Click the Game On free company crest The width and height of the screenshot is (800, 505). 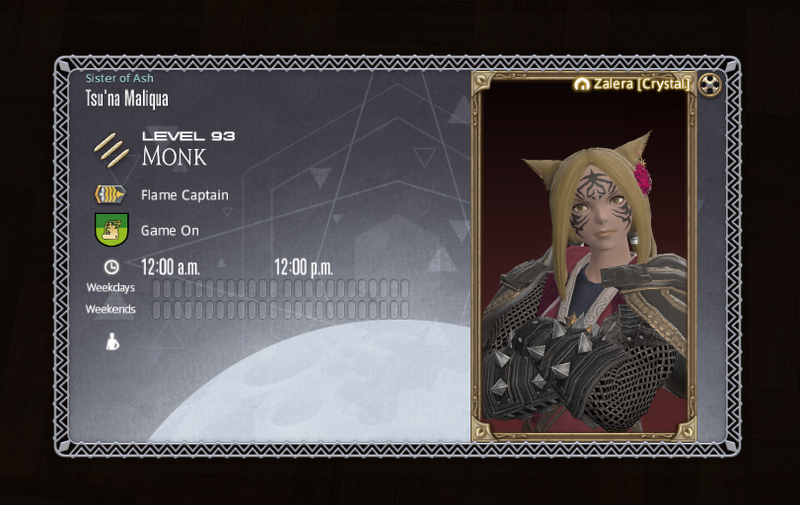click(x=111, y=230)
